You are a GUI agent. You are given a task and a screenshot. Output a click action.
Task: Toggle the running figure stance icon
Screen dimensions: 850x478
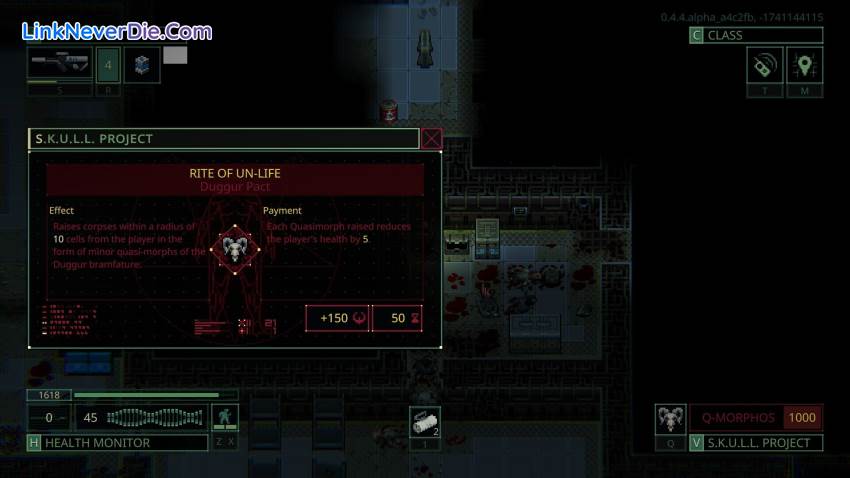coord(227,417)
